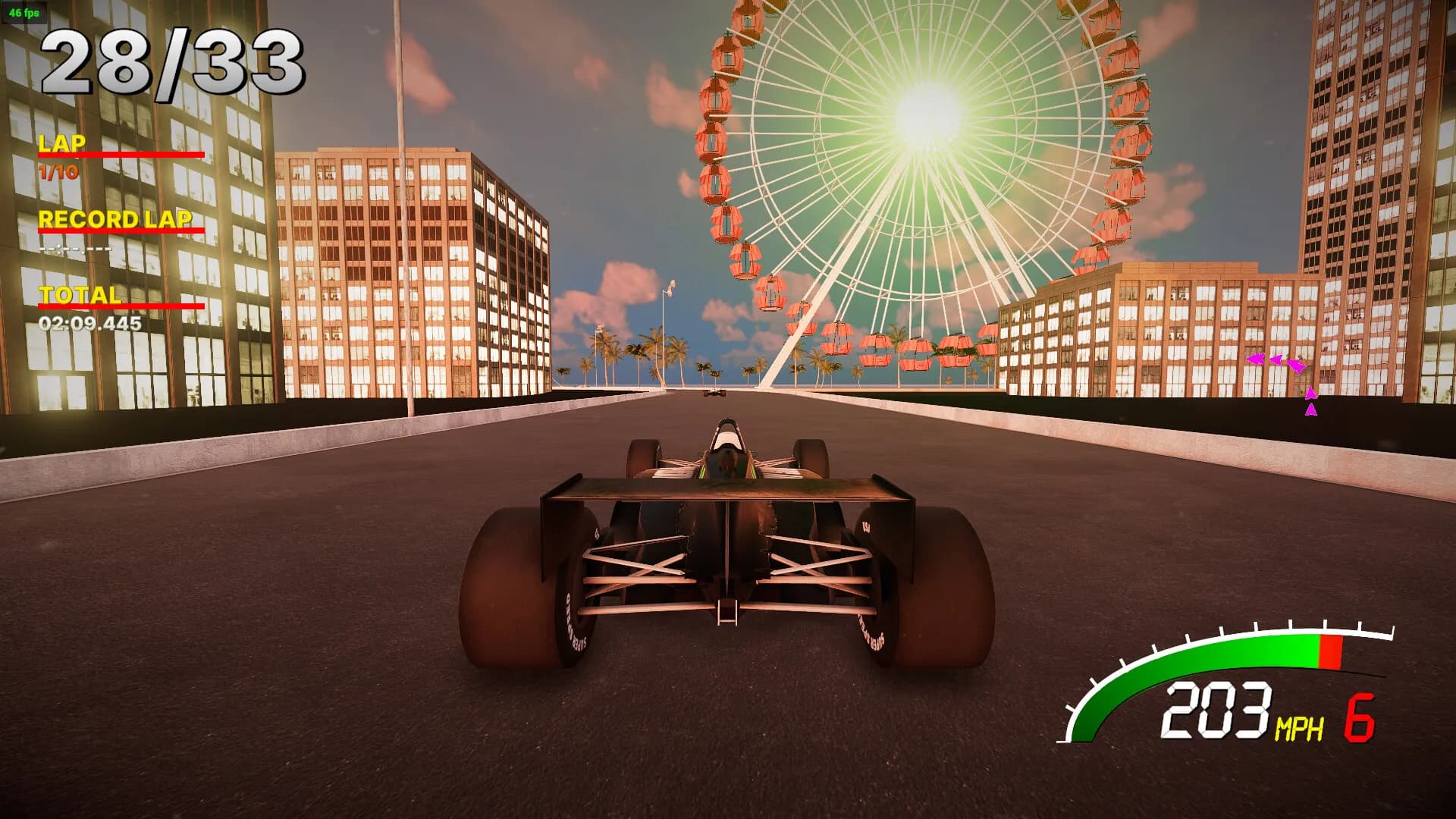The width and height of the screenshot is (1456, 819).
Task: Select the 28/33 position indicator
Action: pos(174,61)
